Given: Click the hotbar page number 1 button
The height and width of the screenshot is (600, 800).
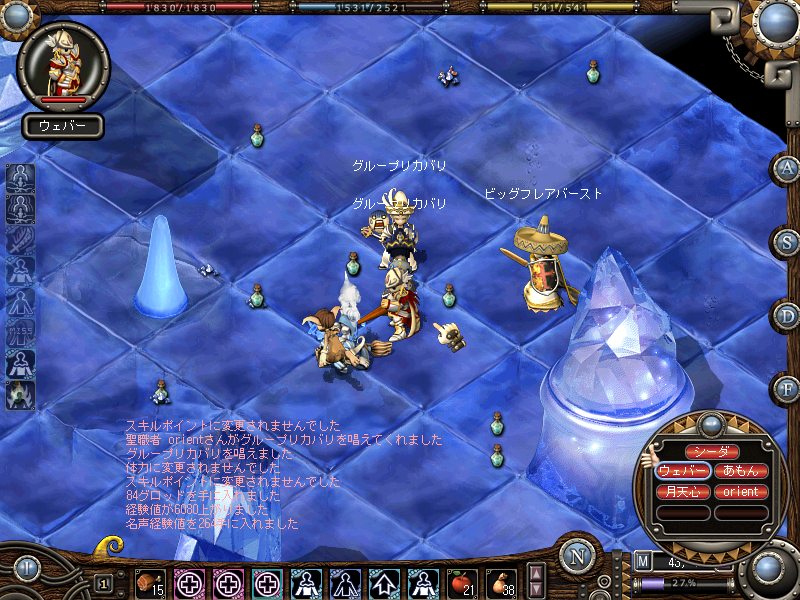Looking at the screenshot, I should pyautogui.click(x=103, y=582).
